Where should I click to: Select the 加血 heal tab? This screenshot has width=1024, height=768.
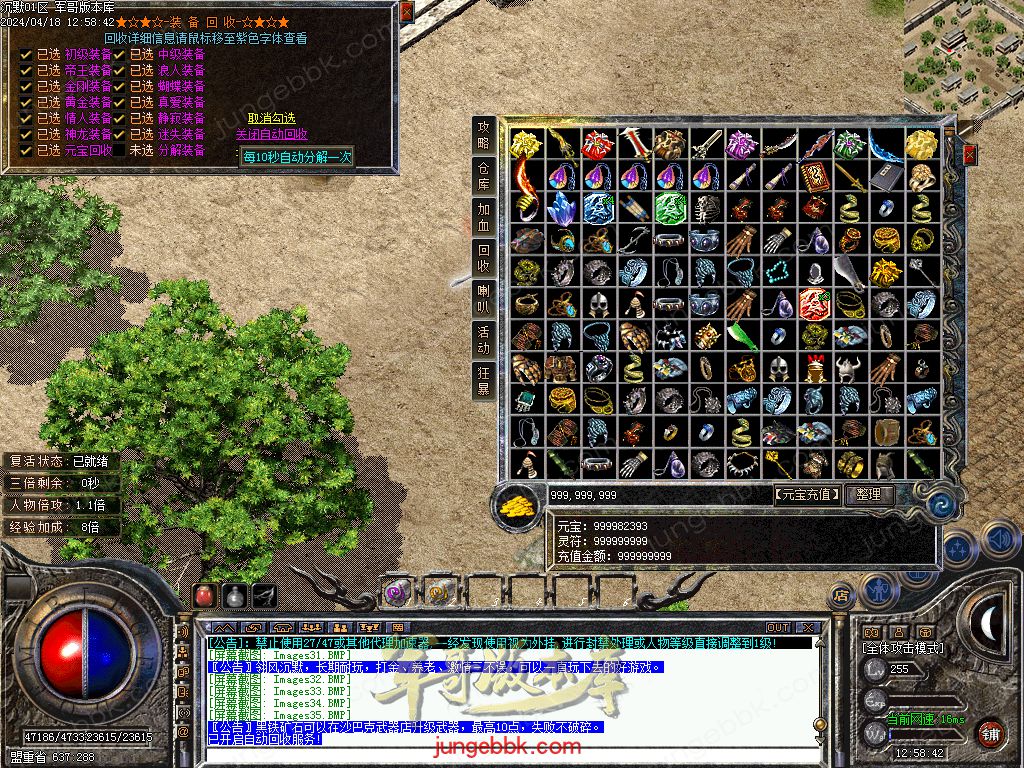[484, 217]
